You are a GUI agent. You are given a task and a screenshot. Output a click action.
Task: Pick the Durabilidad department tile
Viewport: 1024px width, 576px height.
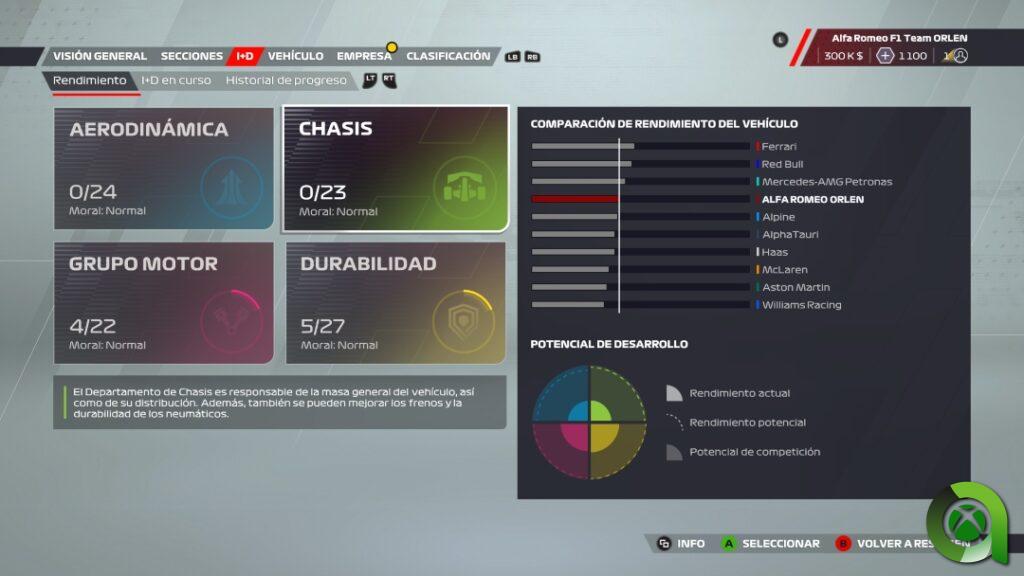(396, 303)
